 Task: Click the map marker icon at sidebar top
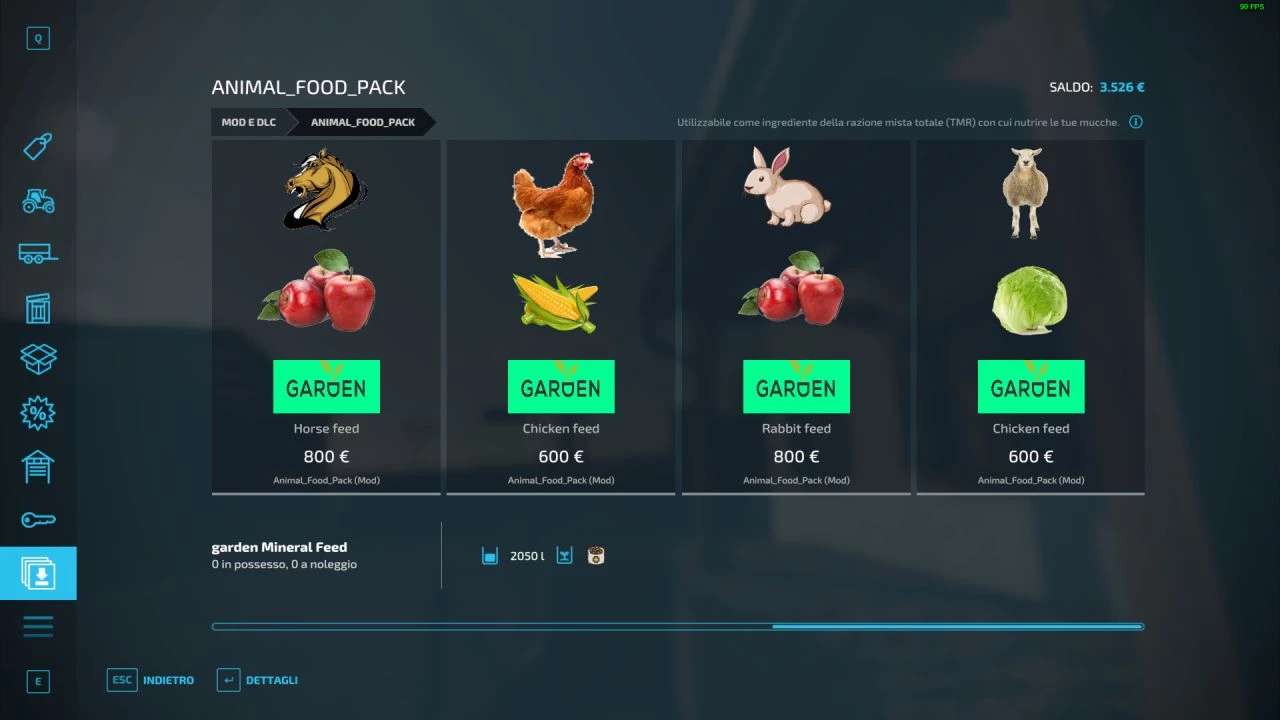pos(38,38)
